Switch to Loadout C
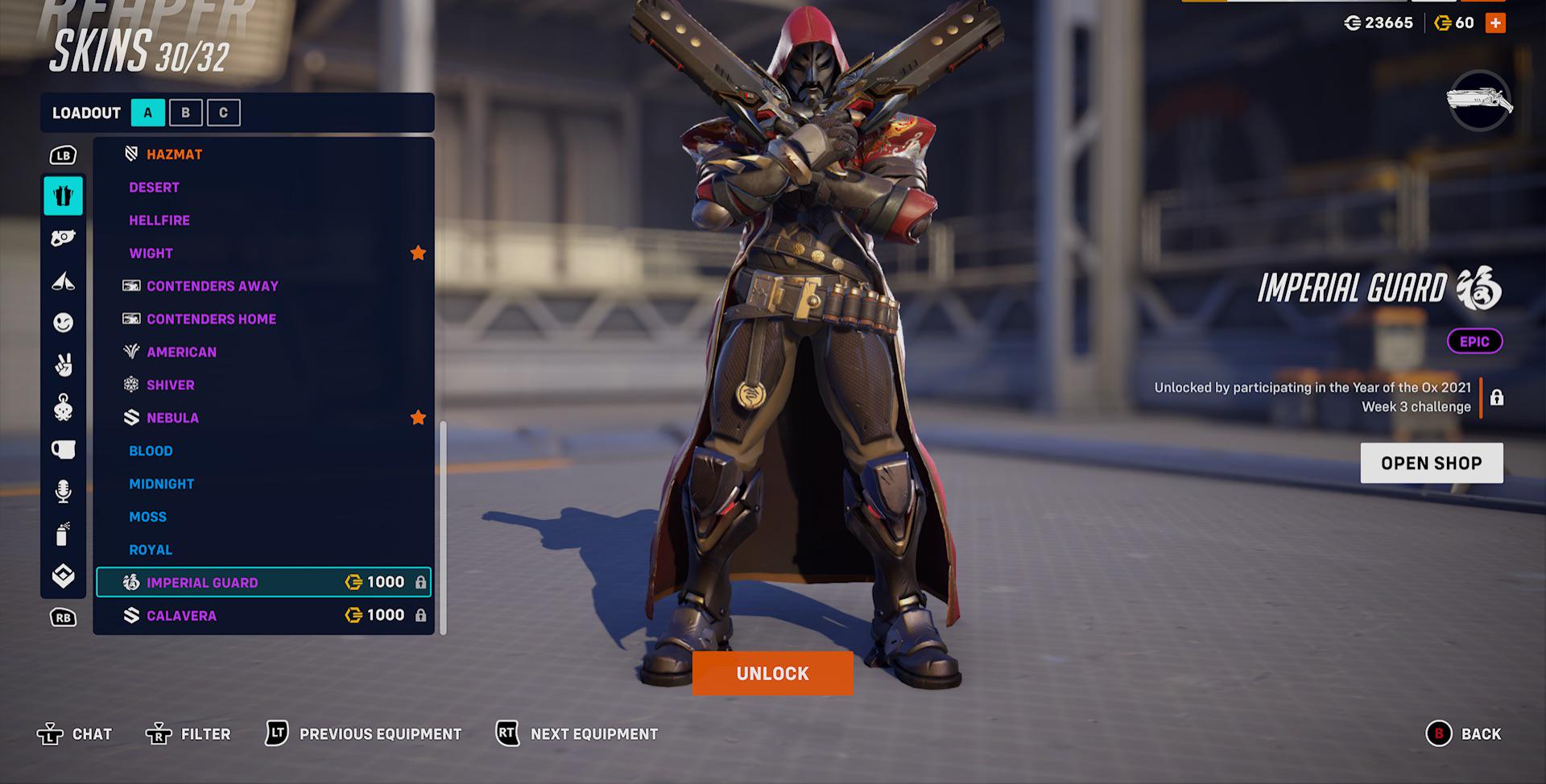Screen dimensions: 1546x784 pyautogui.click(x=224, y=113)
